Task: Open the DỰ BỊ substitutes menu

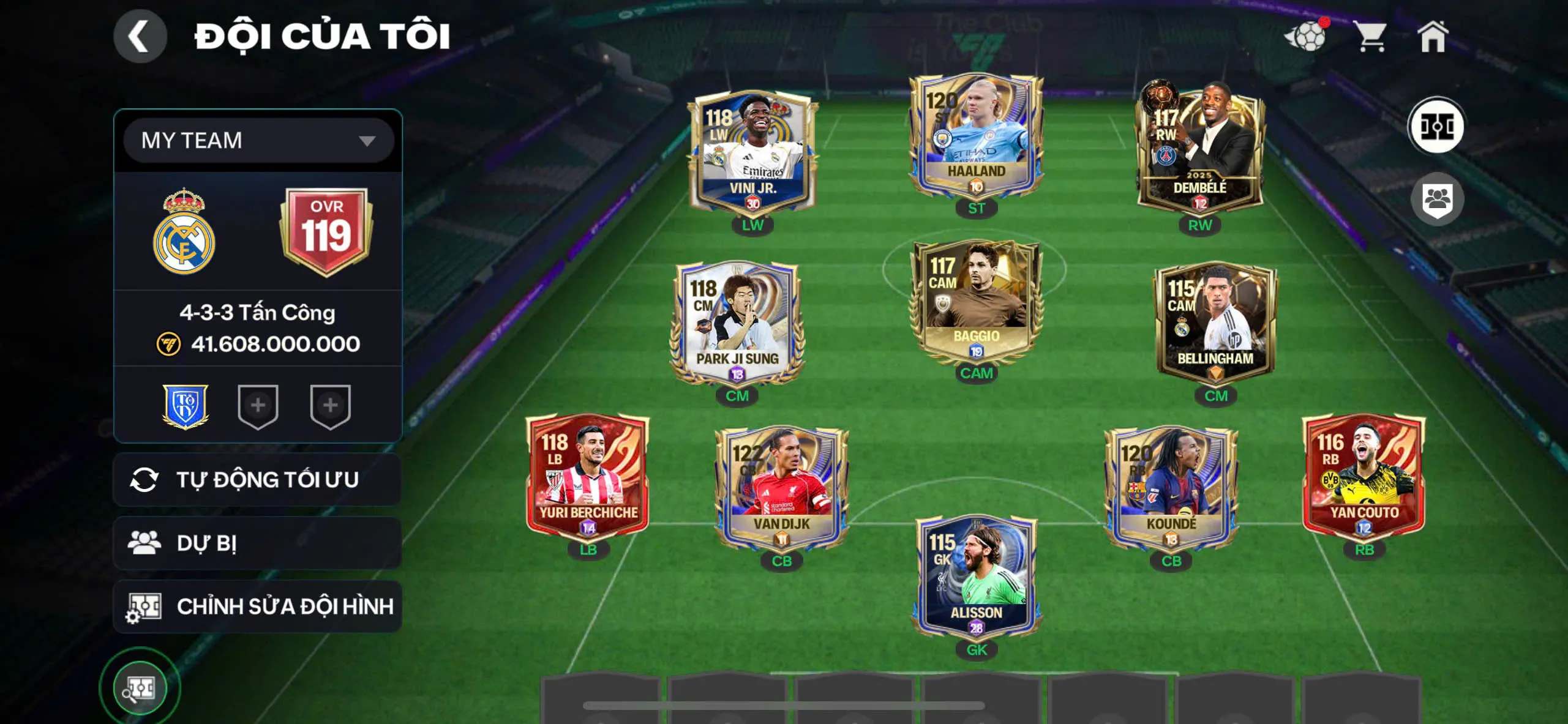Action: pyautogui.click(x=258, y=543)
